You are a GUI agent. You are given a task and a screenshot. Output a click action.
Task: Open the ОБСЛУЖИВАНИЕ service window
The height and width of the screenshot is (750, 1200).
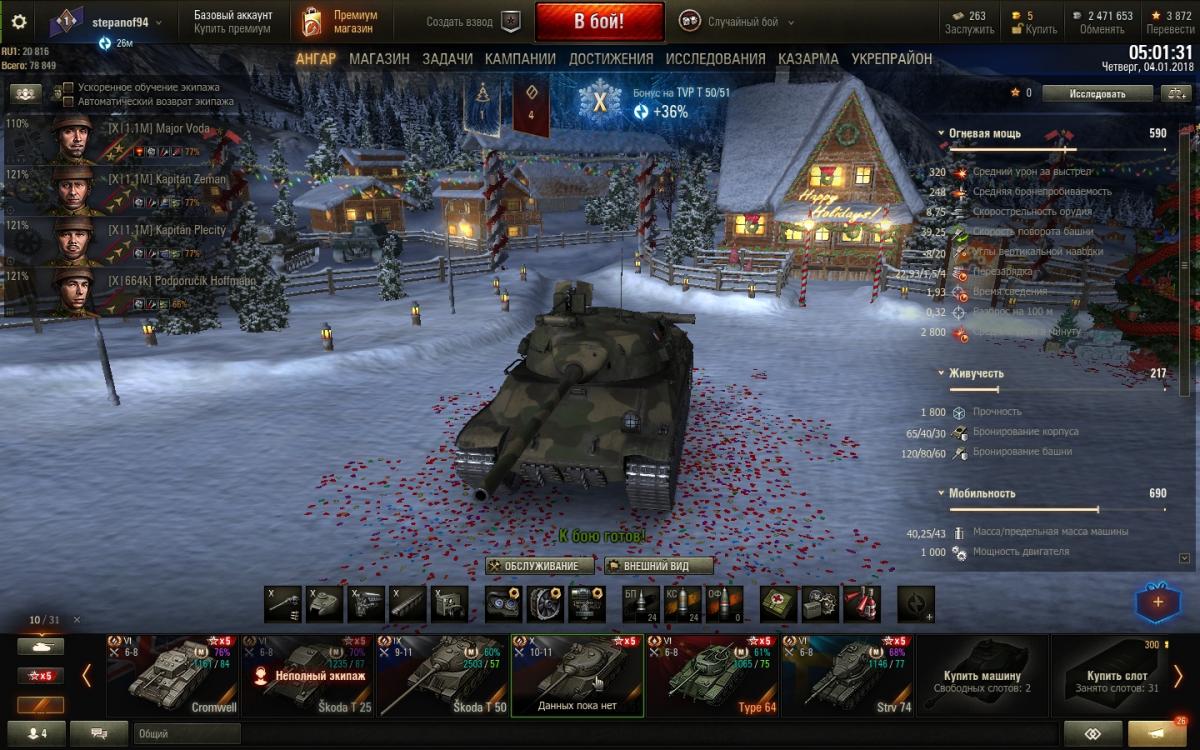click(x=539, y=566)
